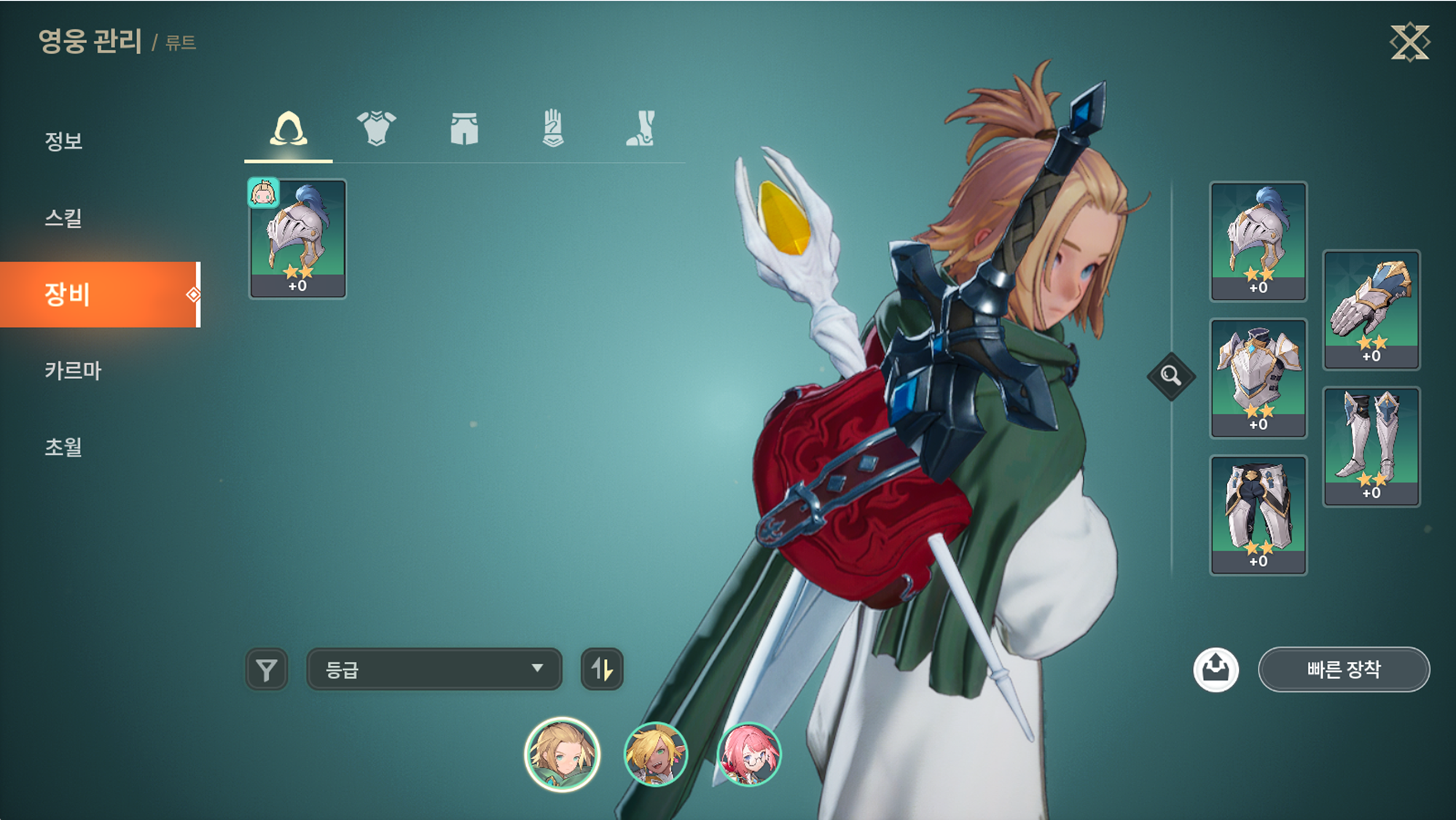The height and width of the screenshot is (820, 1456).
Task: Click the equipped gauntlets slot
Action: pyautogui.click(x=1371, y=309)
